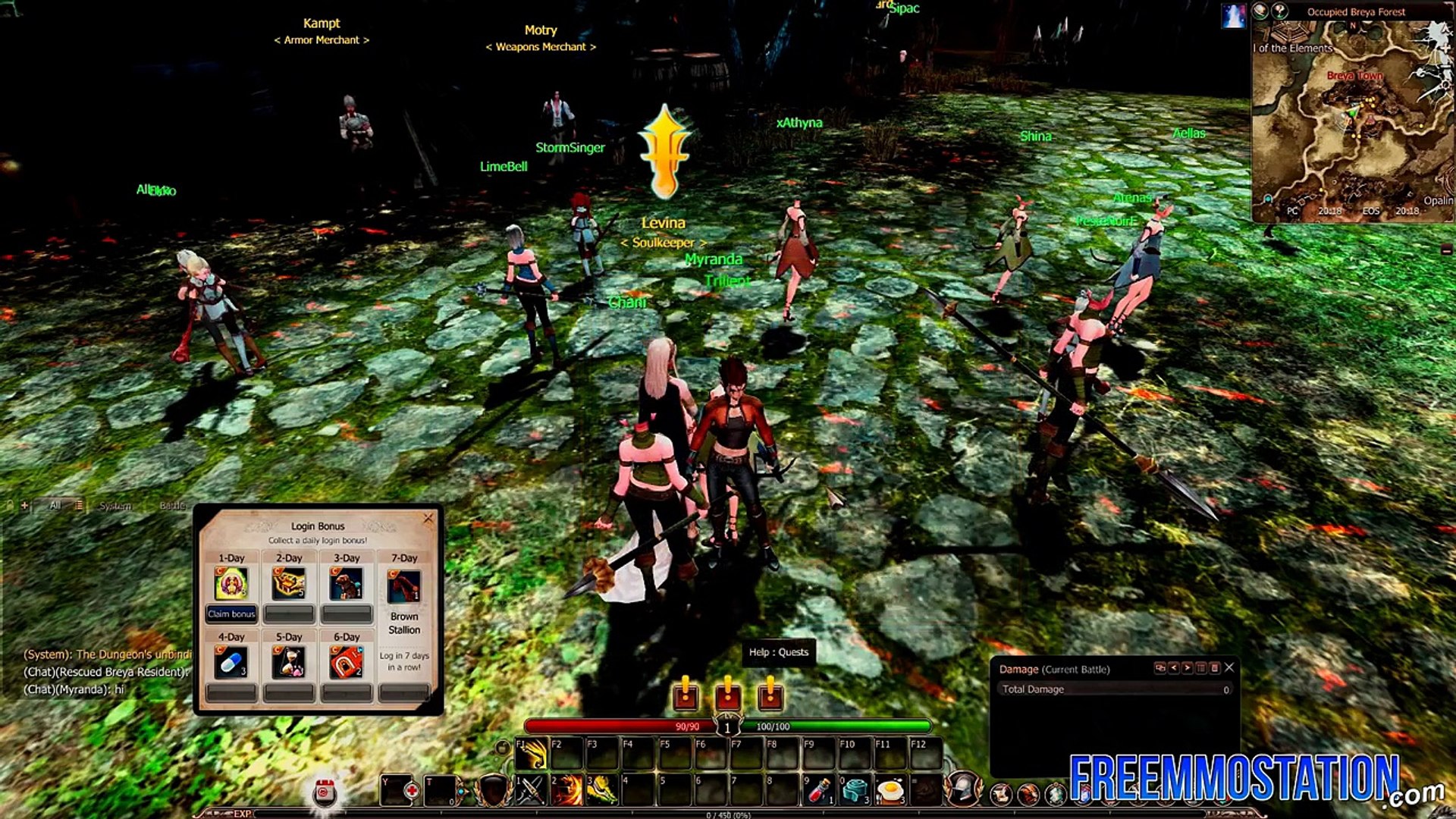Select the All chat tab

coord(55,505)
